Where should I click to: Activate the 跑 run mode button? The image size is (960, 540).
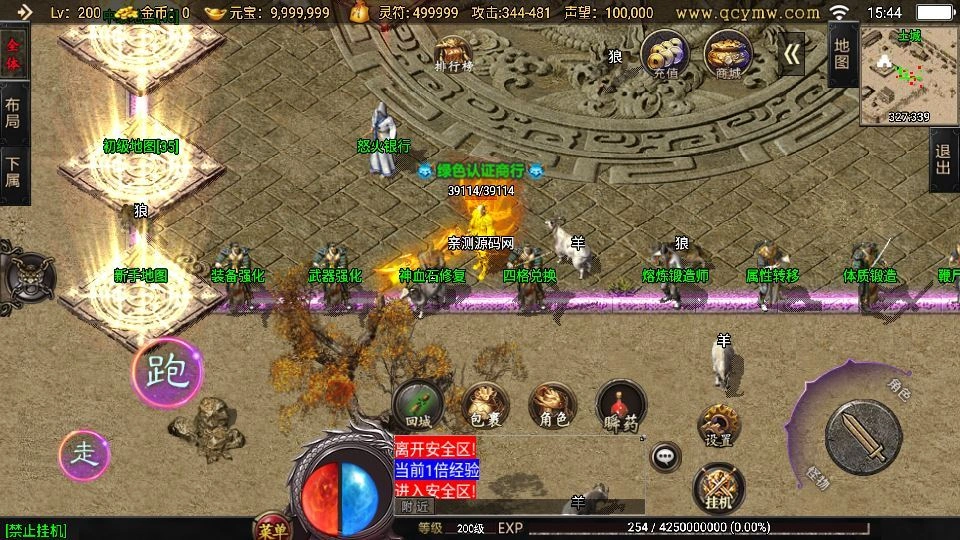(167, 373)
